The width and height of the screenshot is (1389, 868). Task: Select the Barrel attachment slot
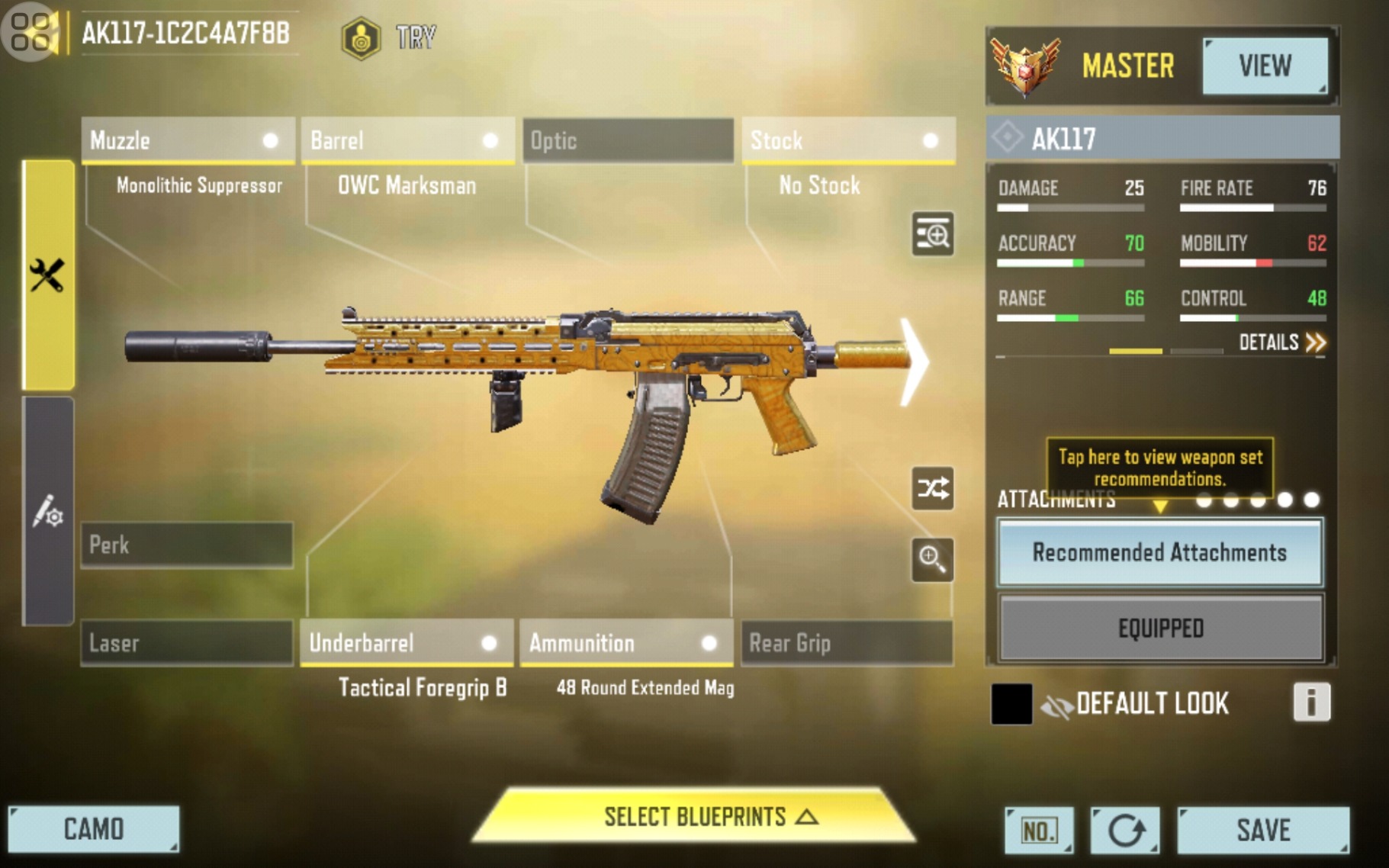[407, 140]
